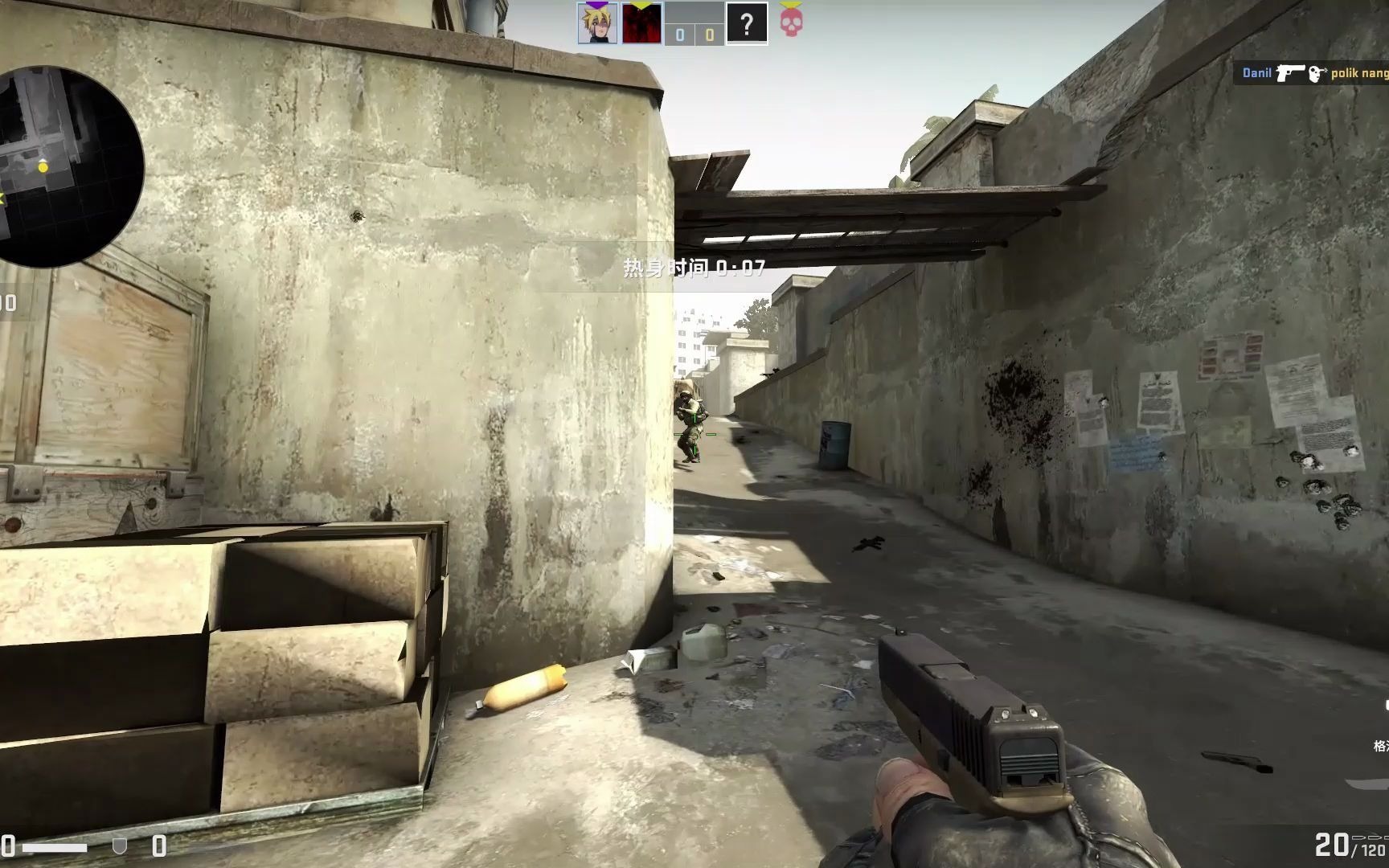Click the health counter showing 0
This screenshot has height=868, width=1389.
[x=8, y=846]
